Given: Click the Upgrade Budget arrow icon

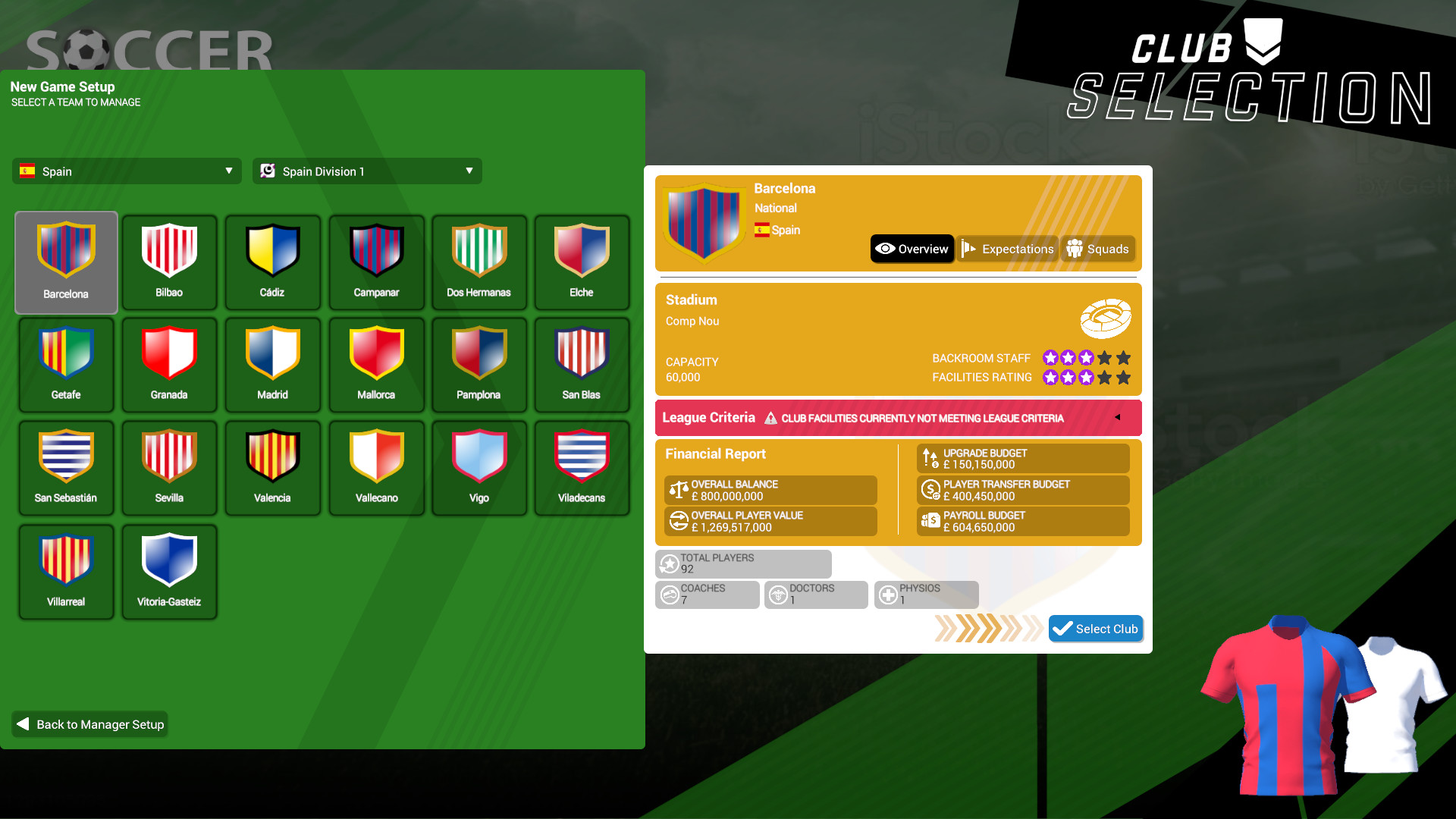Looking at the screenshot, I should 930,457.
